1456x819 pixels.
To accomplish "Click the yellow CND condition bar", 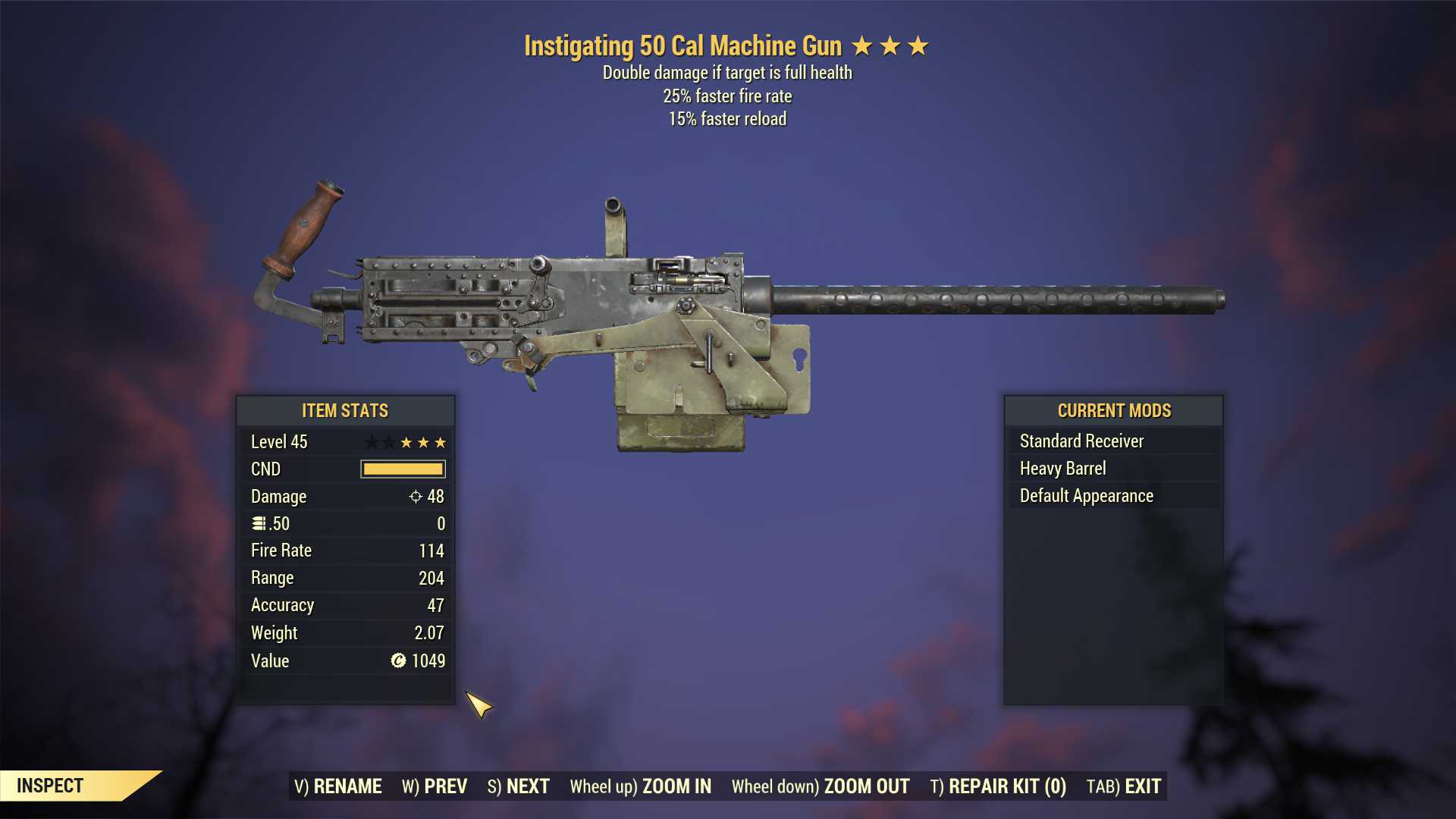I will point(404,469).
